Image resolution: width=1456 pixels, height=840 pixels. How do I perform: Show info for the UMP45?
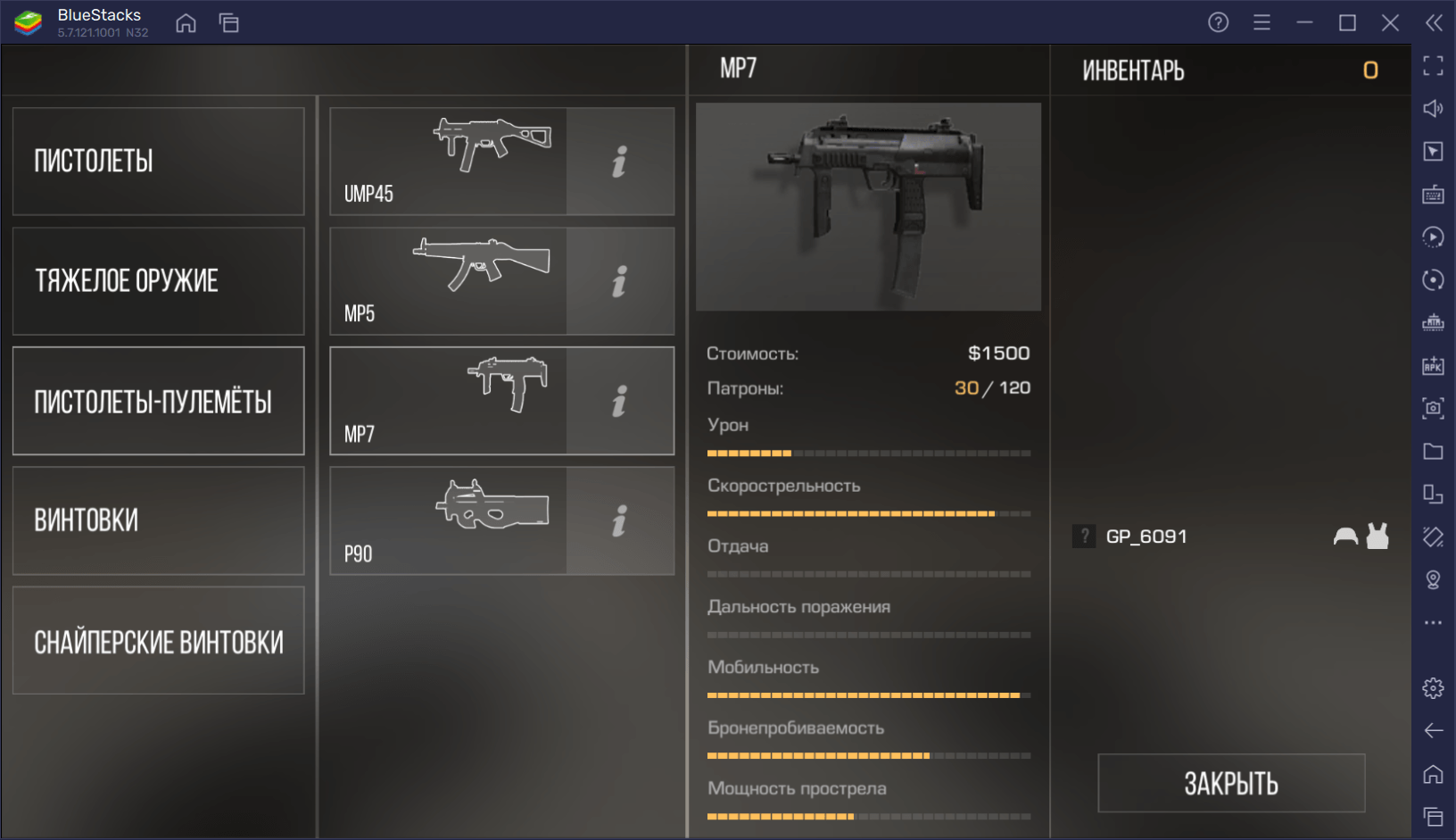(620, 162)
